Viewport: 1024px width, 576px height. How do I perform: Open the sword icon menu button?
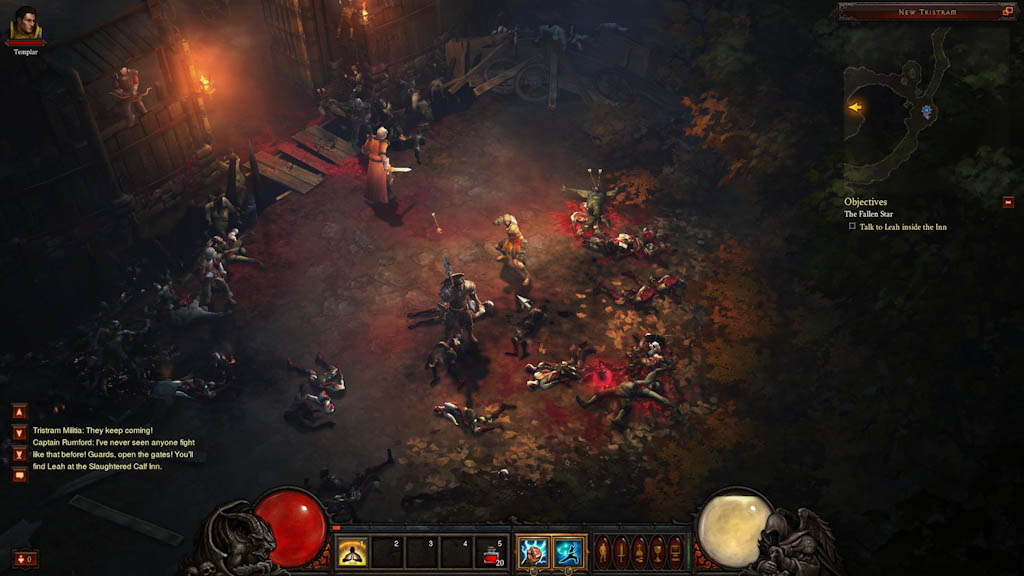(621, 551)
